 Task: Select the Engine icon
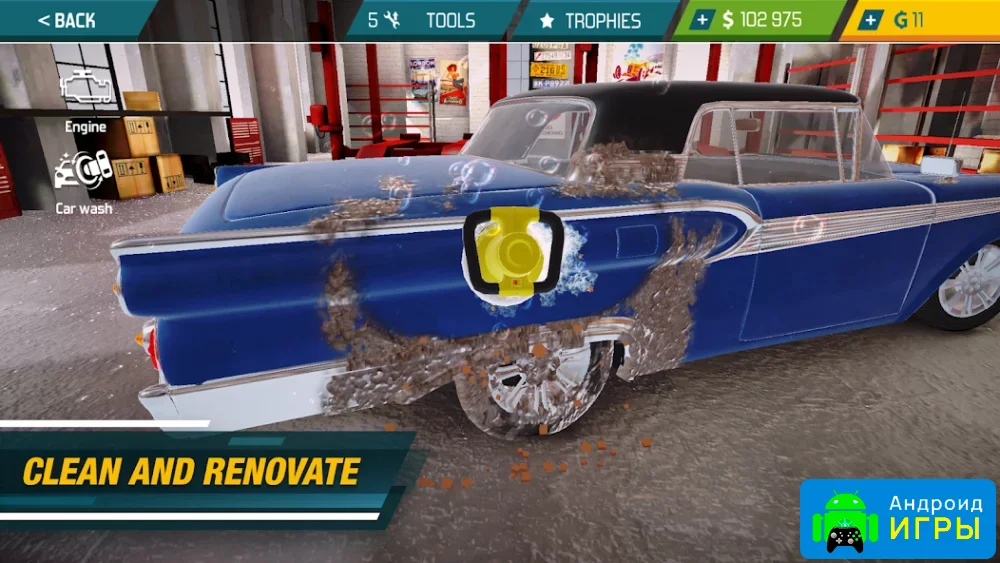point(85,92)
